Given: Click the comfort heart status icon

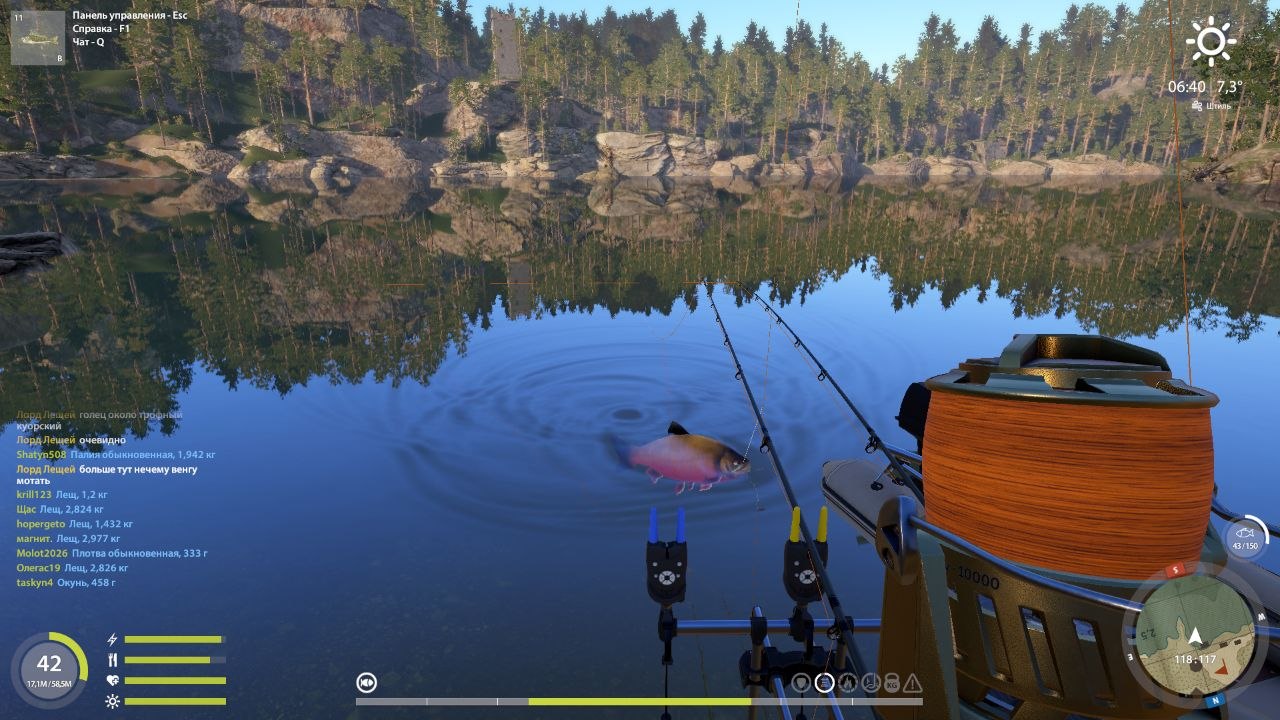Looking at the screenshot, I should pos(112,680).
